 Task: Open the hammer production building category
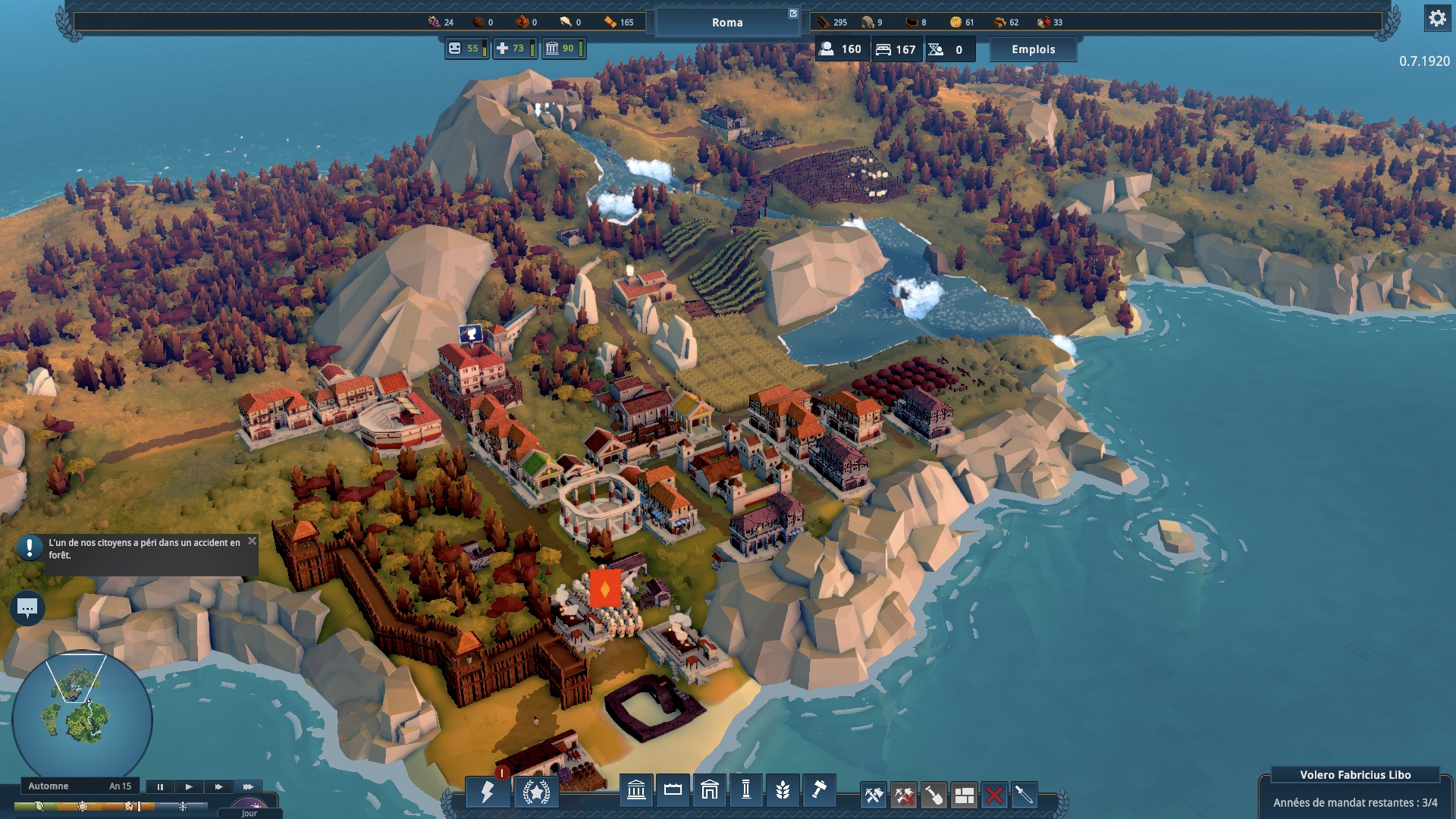[819, 791]
